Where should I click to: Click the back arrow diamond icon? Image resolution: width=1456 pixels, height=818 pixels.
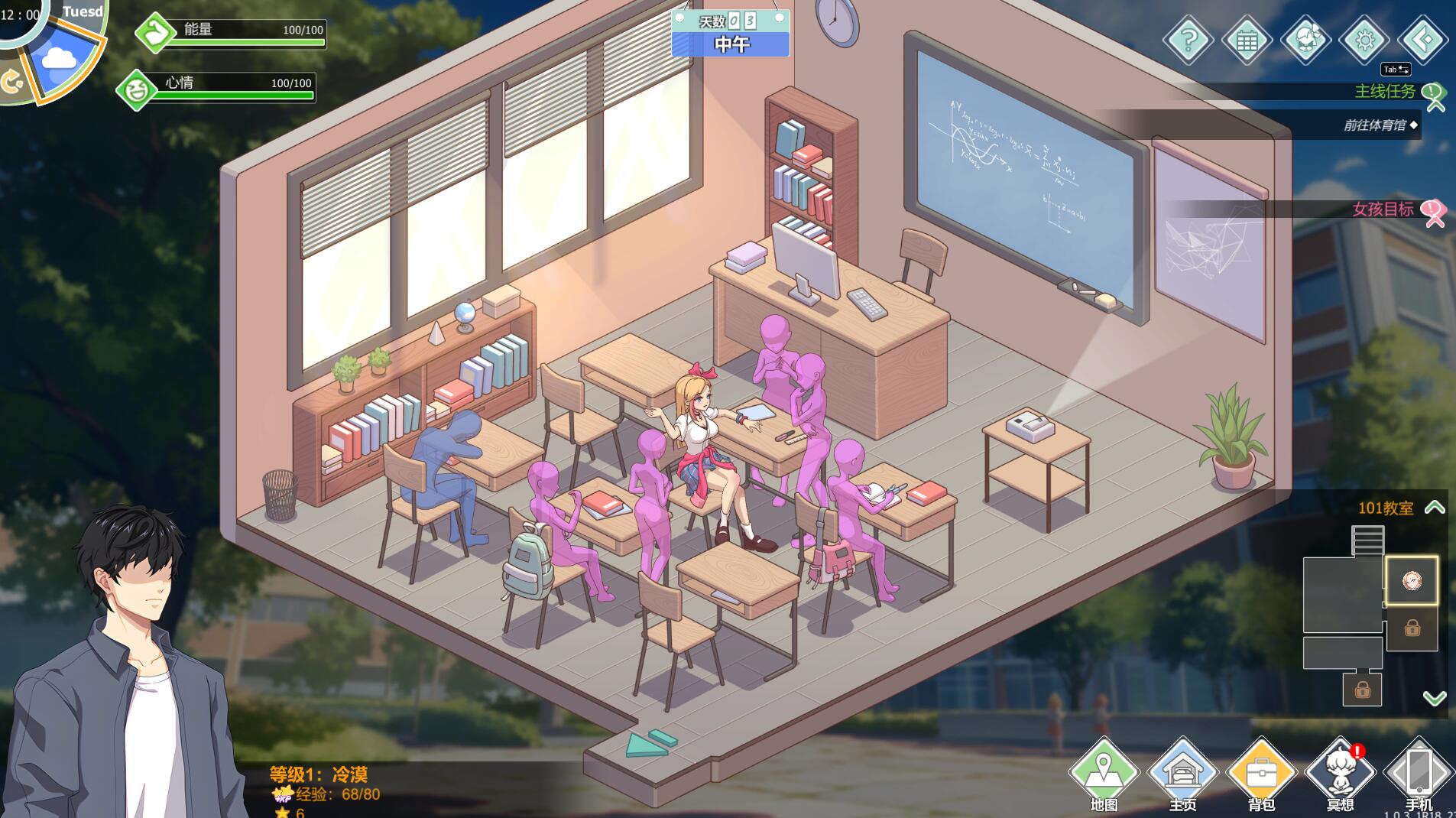[x=1422, y=40]
